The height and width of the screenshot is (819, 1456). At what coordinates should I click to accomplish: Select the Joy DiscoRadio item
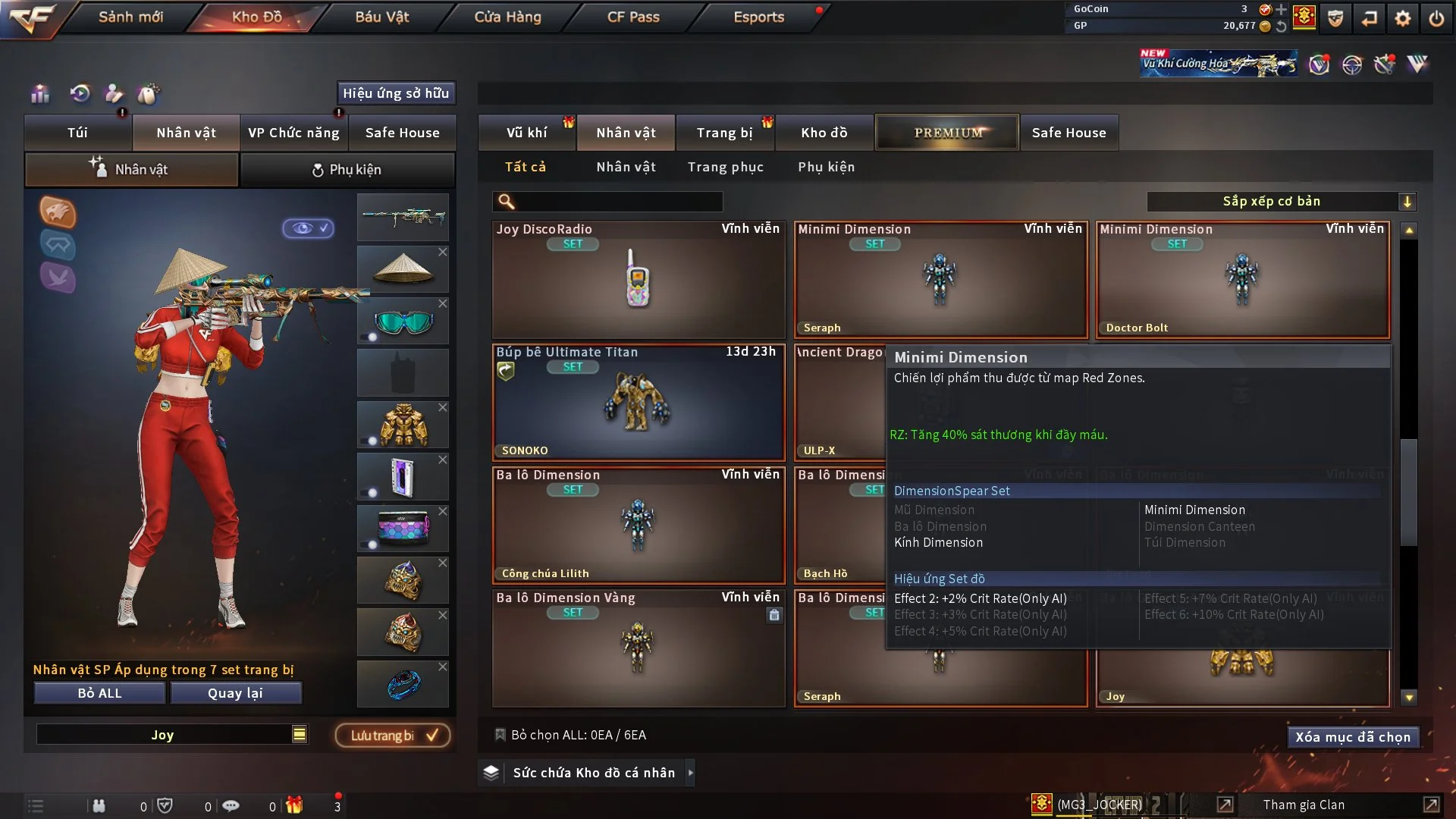pos(638,279)
